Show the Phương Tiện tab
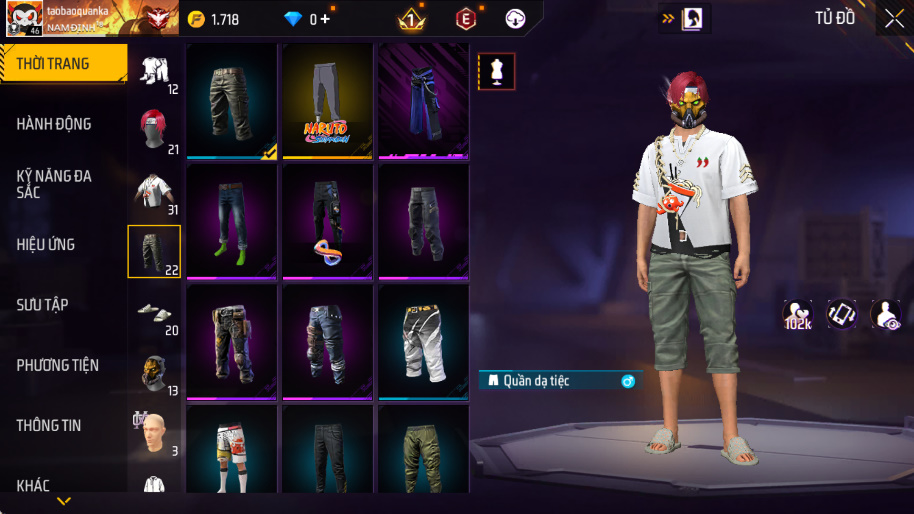This screenshot has height=514, width=914. click(x=58, y=365)
